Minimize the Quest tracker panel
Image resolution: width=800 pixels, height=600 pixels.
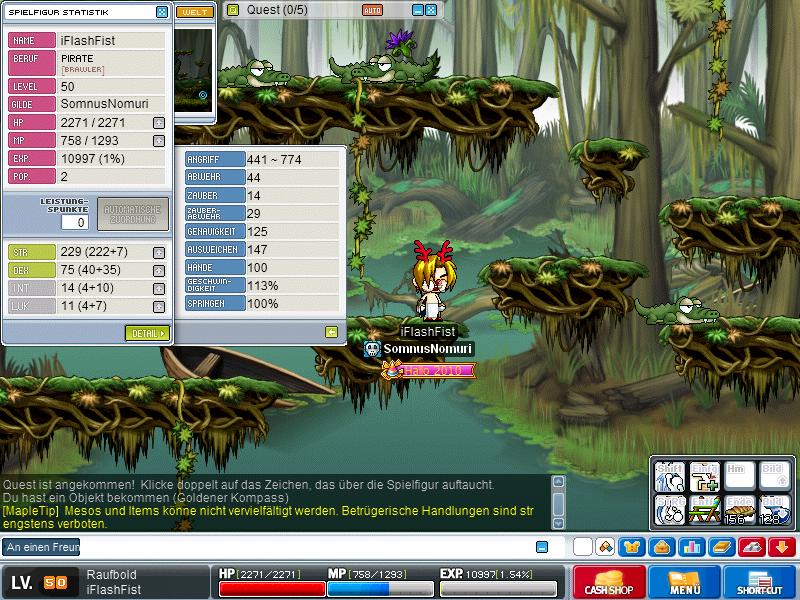pyautogui.click(x=418, y=10)
